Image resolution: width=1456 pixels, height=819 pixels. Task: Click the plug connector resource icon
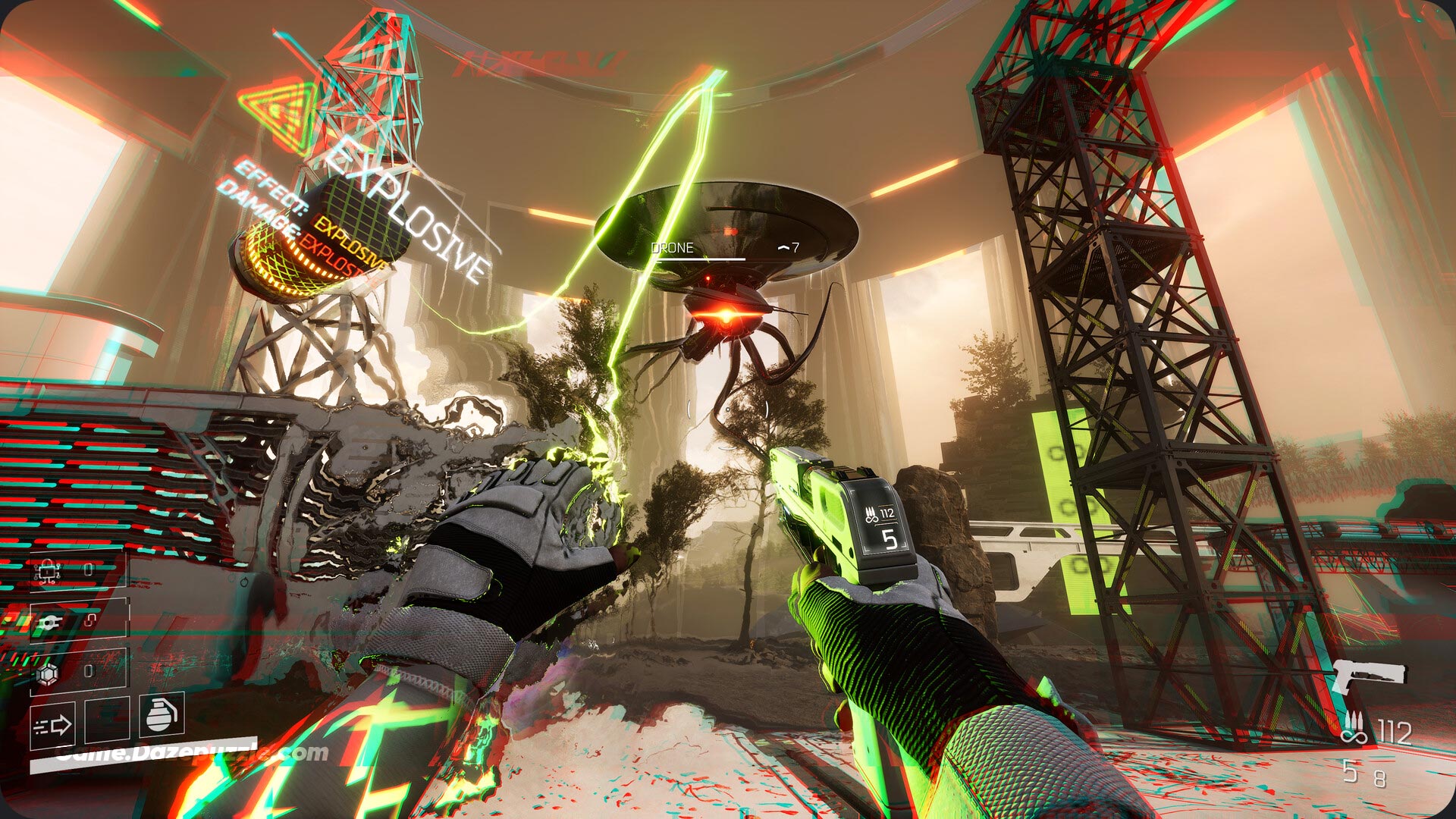pos(48,622)
